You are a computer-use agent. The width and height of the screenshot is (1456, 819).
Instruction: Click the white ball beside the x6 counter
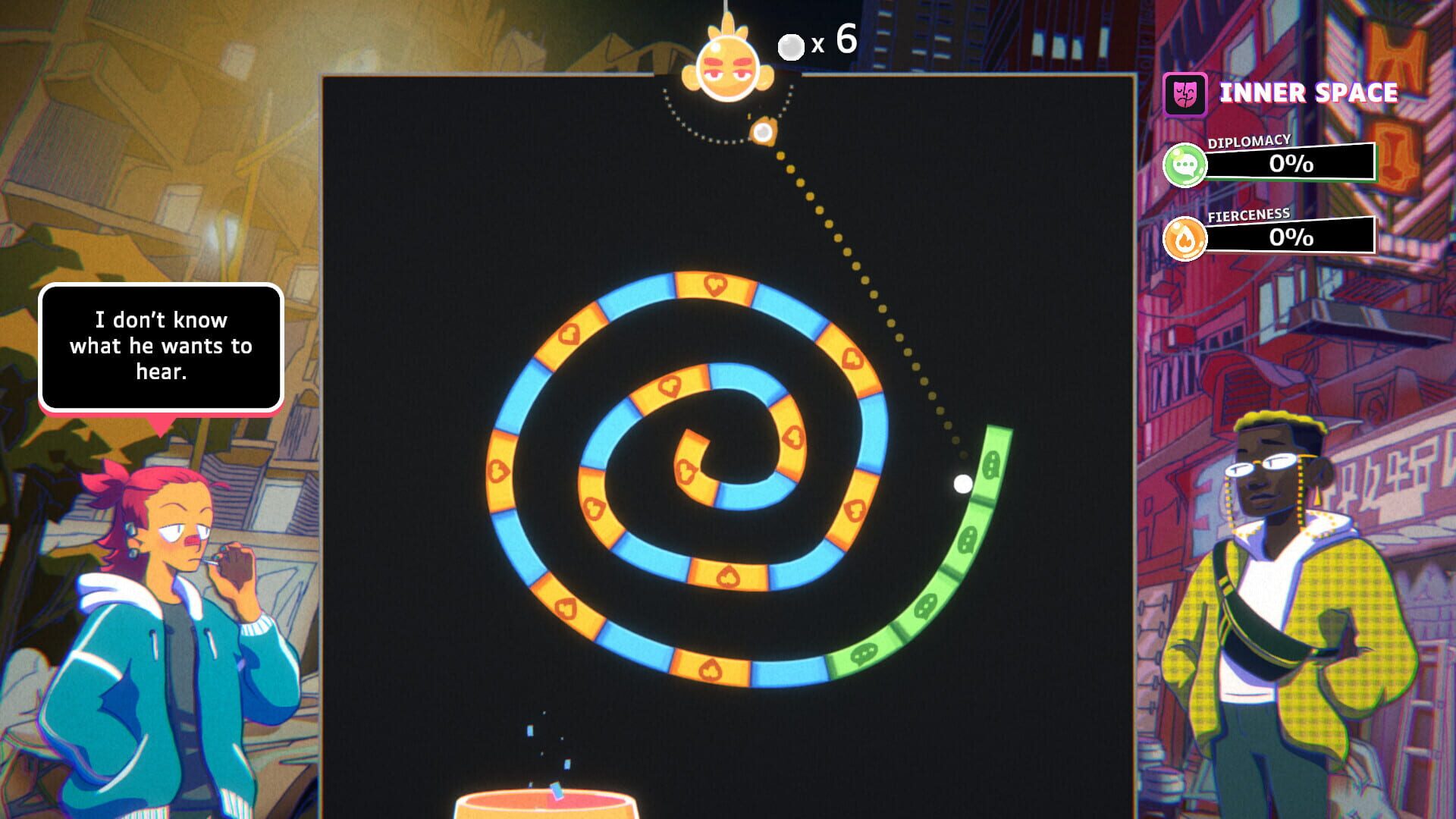click(791, 44)
